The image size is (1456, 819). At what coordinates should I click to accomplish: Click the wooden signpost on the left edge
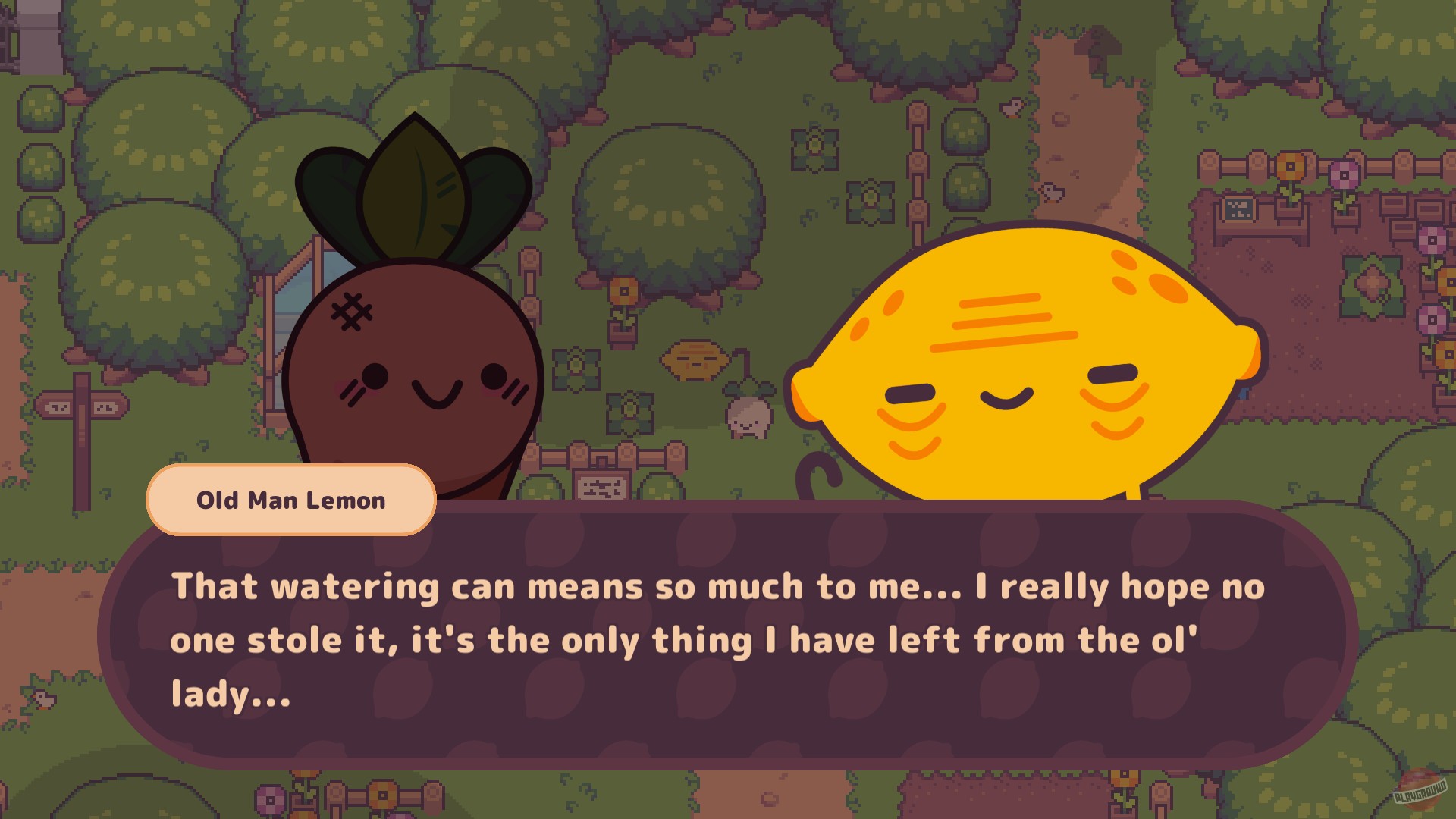[x=83, y=406]
